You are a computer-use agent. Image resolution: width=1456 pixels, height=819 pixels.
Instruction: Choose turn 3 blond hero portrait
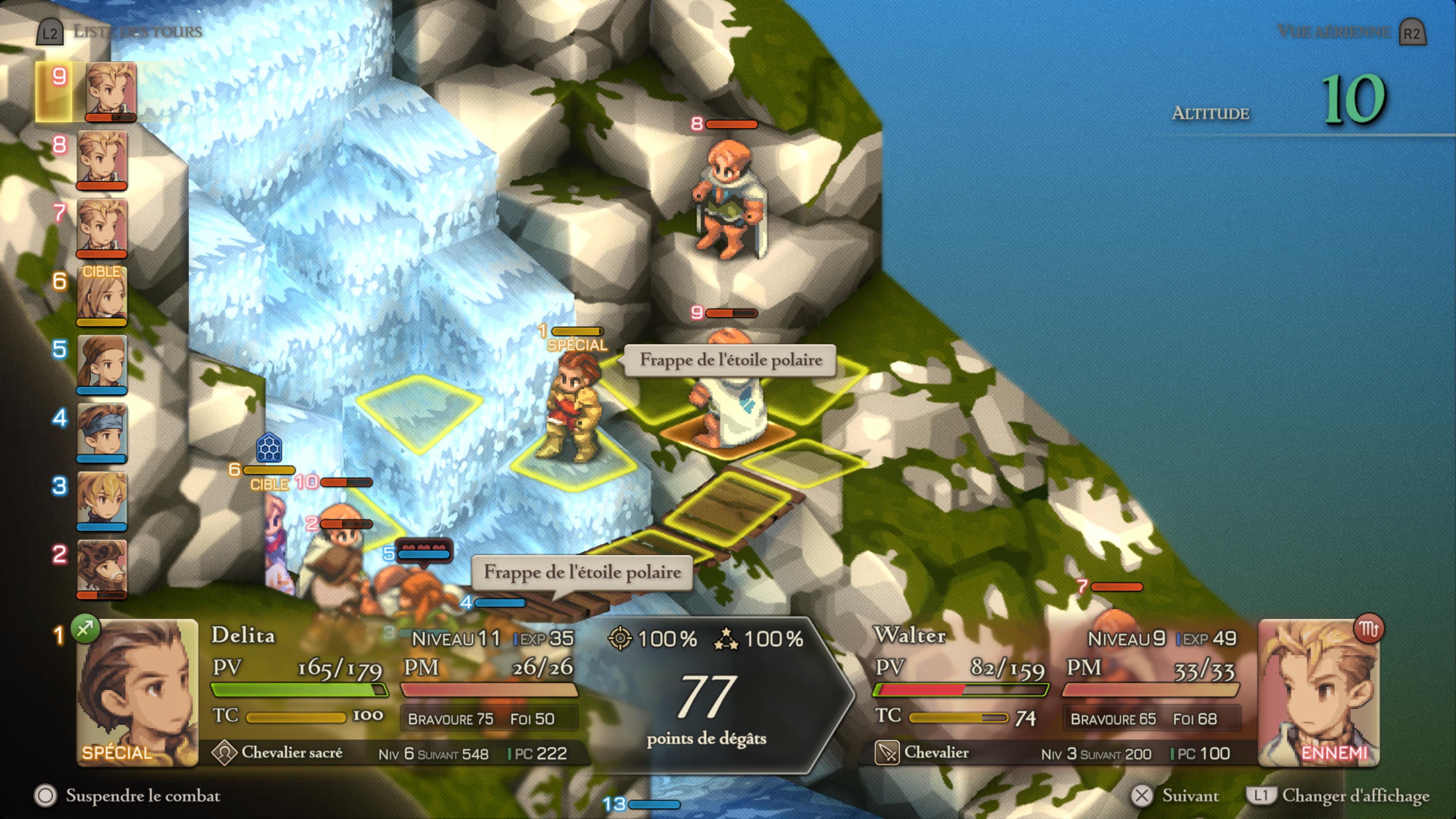[102, 501]
